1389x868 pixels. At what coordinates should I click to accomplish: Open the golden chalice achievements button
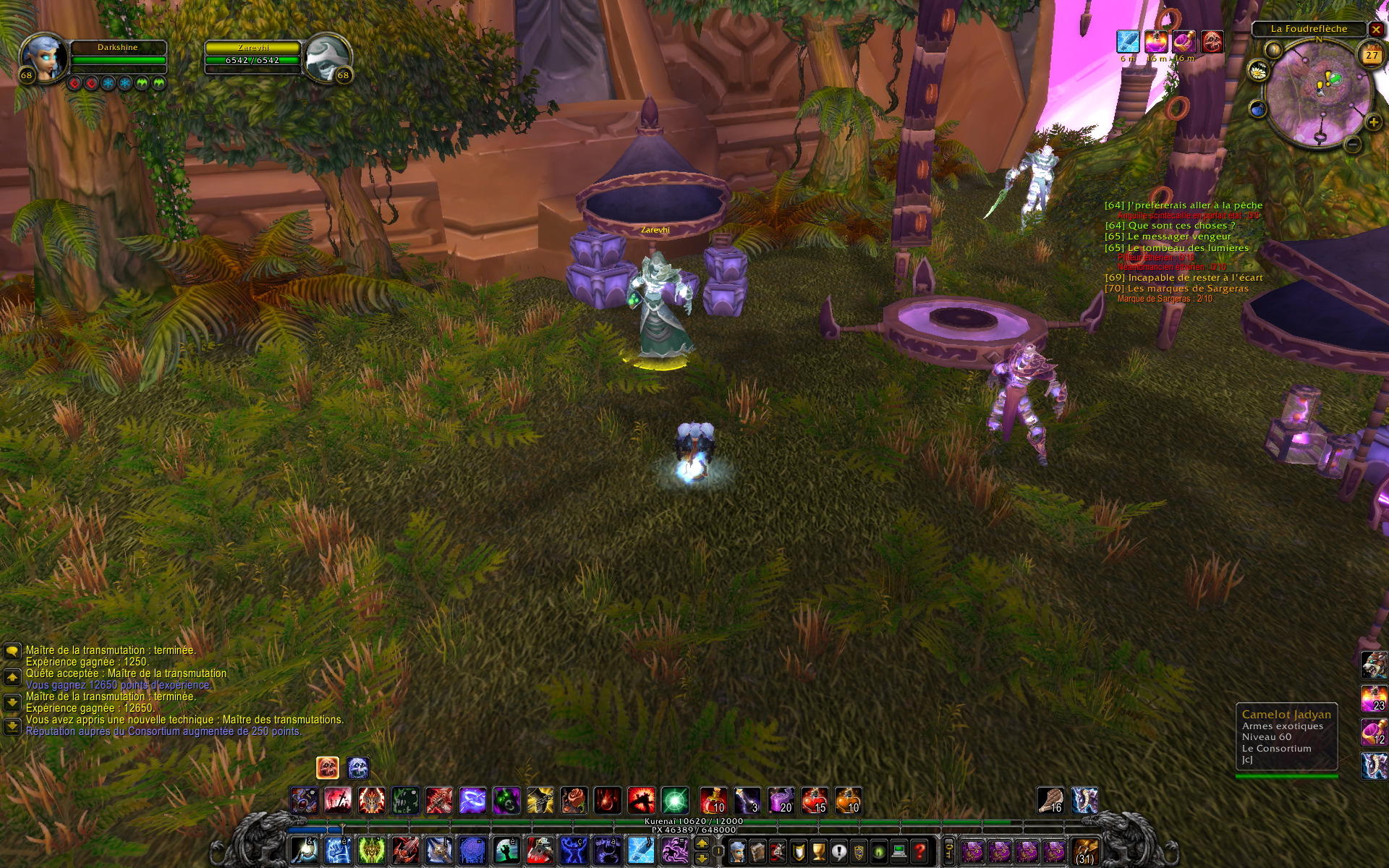tap(818, 851)
